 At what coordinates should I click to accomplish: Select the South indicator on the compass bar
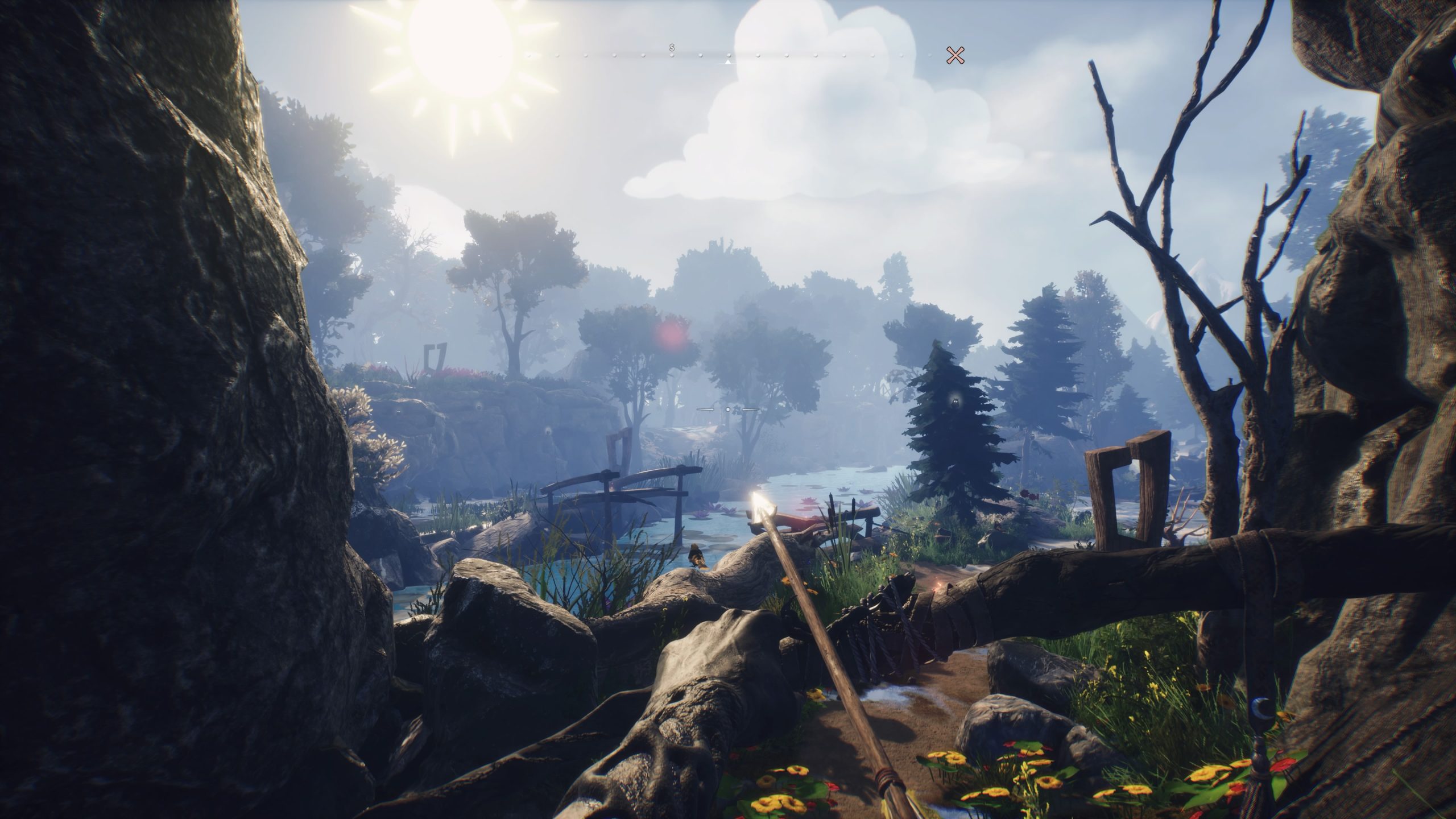672,48
